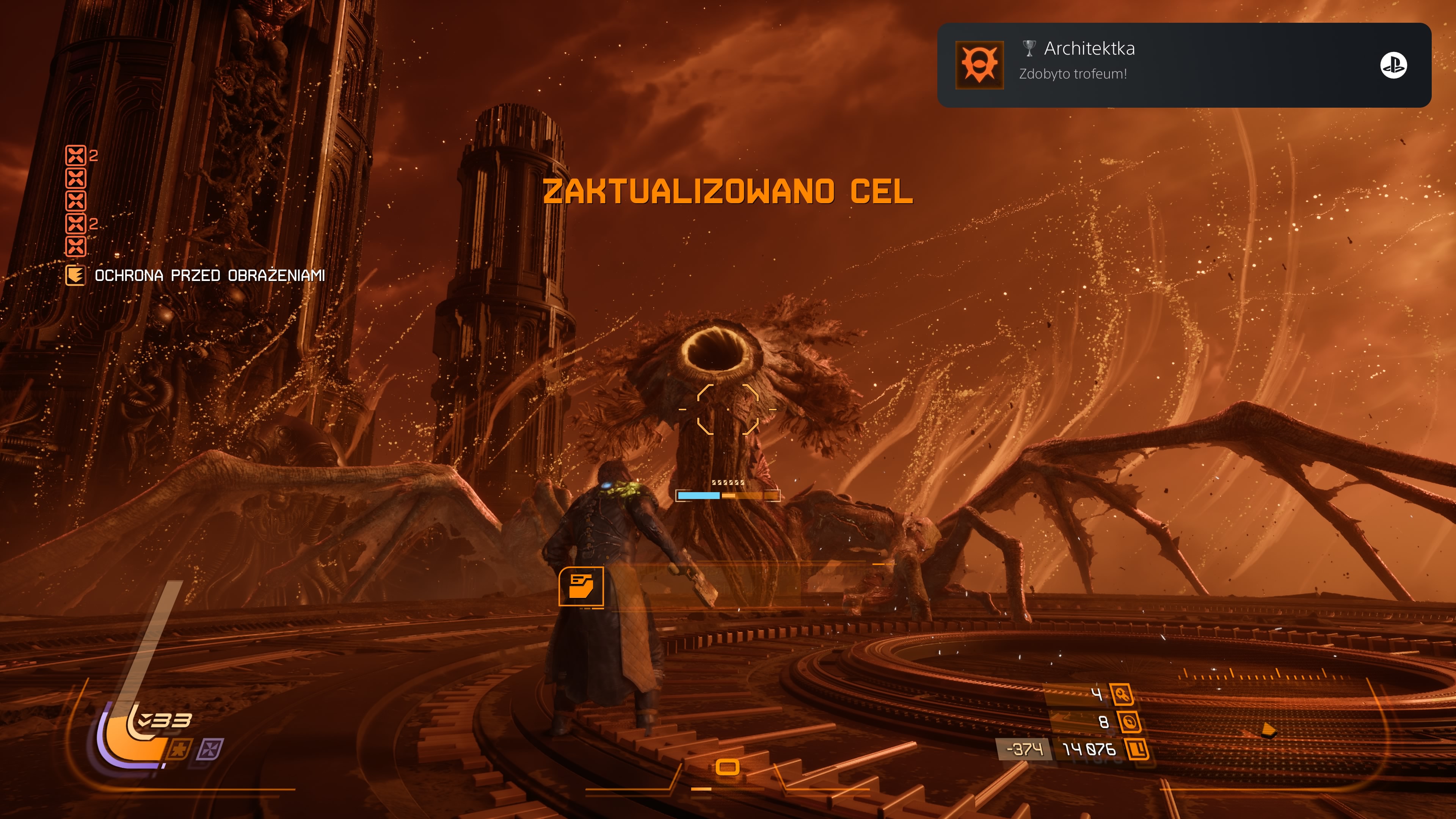Activate the purple pinwheel ability icon
Viewport: 1456px width, 819px height.
[210, 750]
